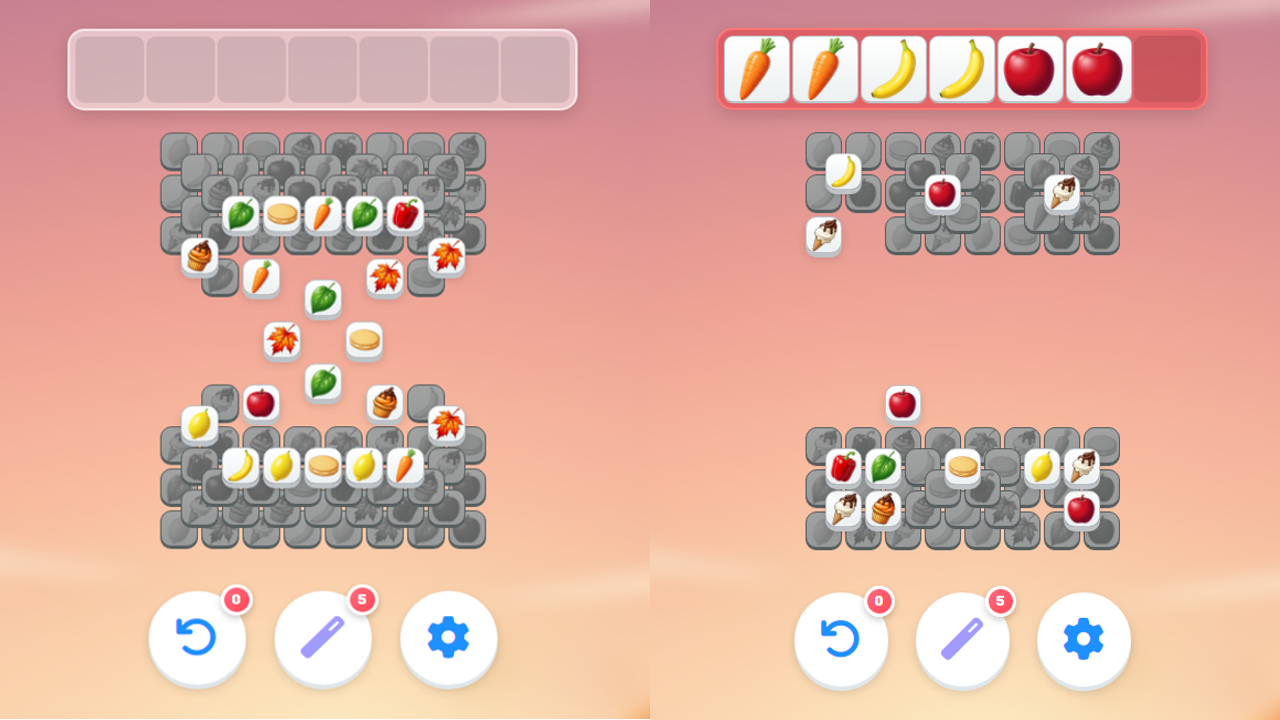This screenshot has height=720, width=1280.
Task: Open the settings gear on the left panel
Action: (x=447, y=639)
